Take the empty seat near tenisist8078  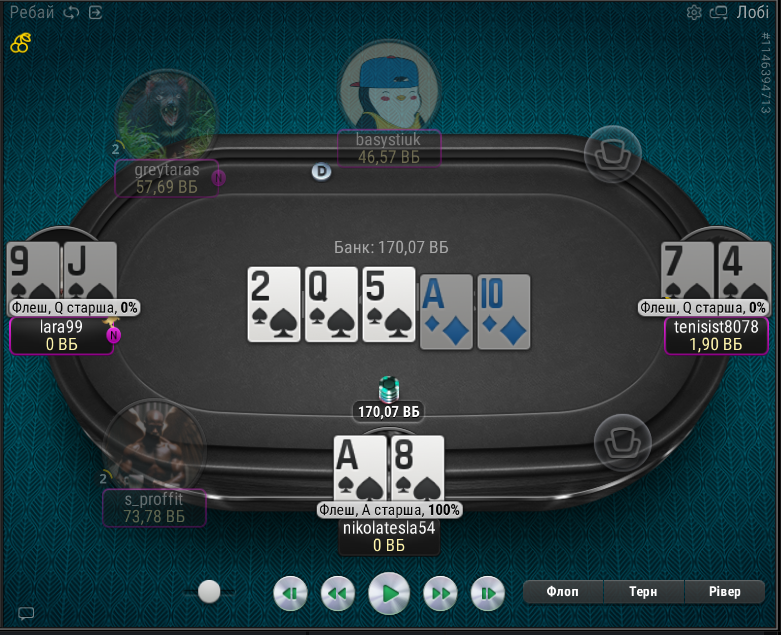(622, 442)
